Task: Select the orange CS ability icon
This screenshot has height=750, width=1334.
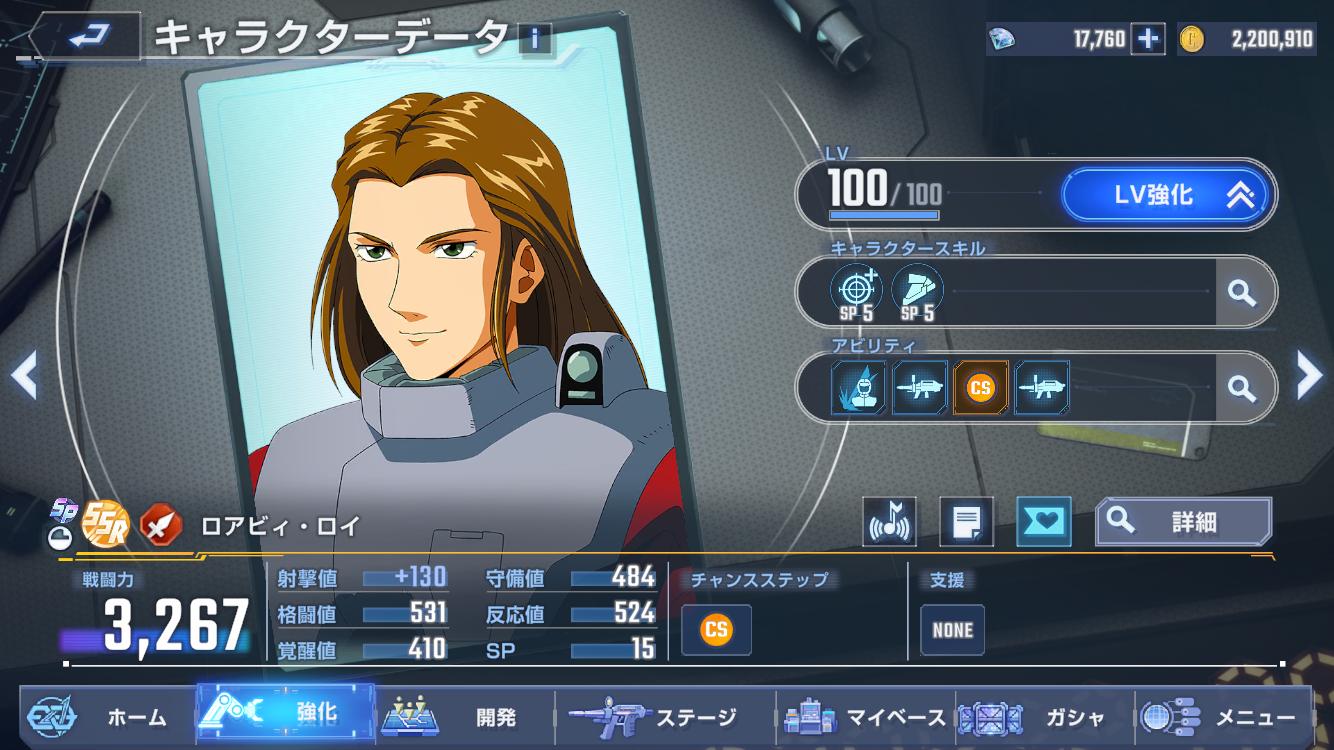Action: [980, 388]
